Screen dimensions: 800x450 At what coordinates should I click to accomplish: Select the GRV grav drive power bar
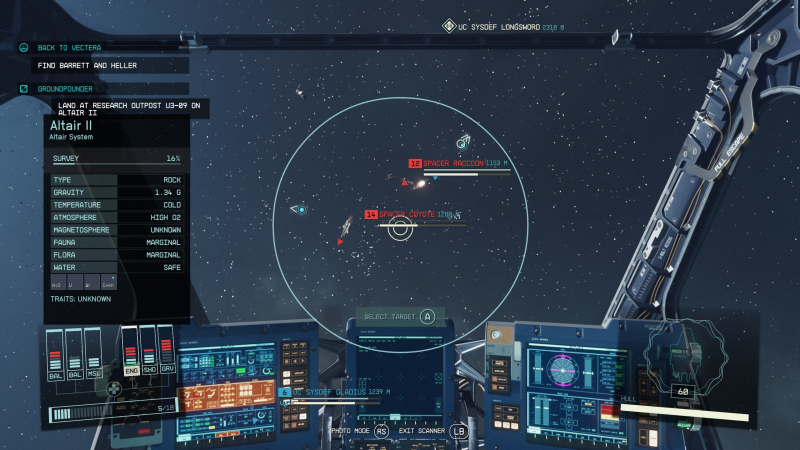tap(166, 350)
